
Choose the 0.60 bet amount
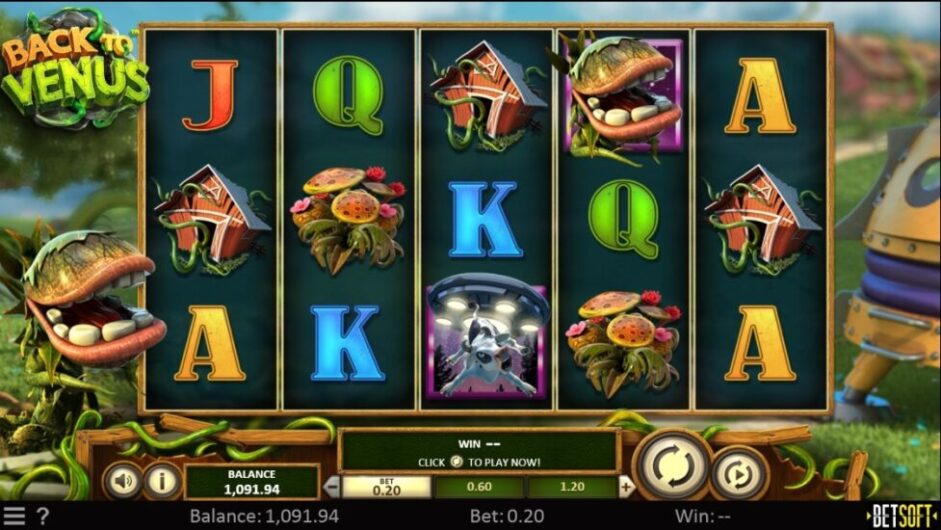click(481, 487)
